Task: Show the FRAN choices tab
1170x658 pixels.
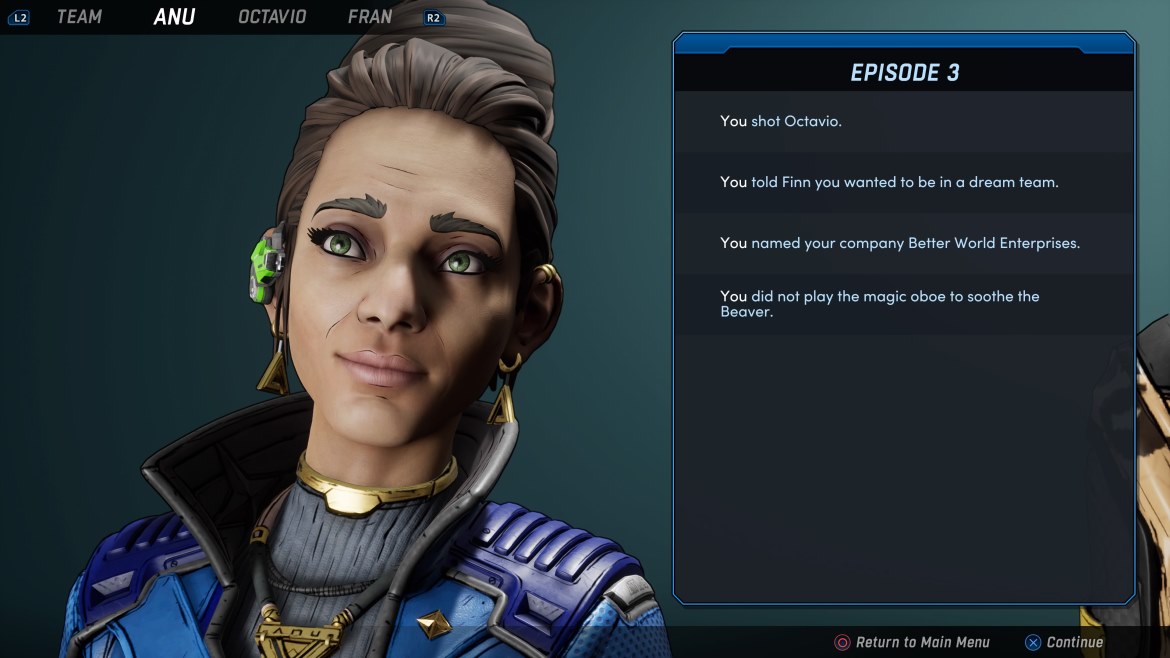Action: point(370,17)
